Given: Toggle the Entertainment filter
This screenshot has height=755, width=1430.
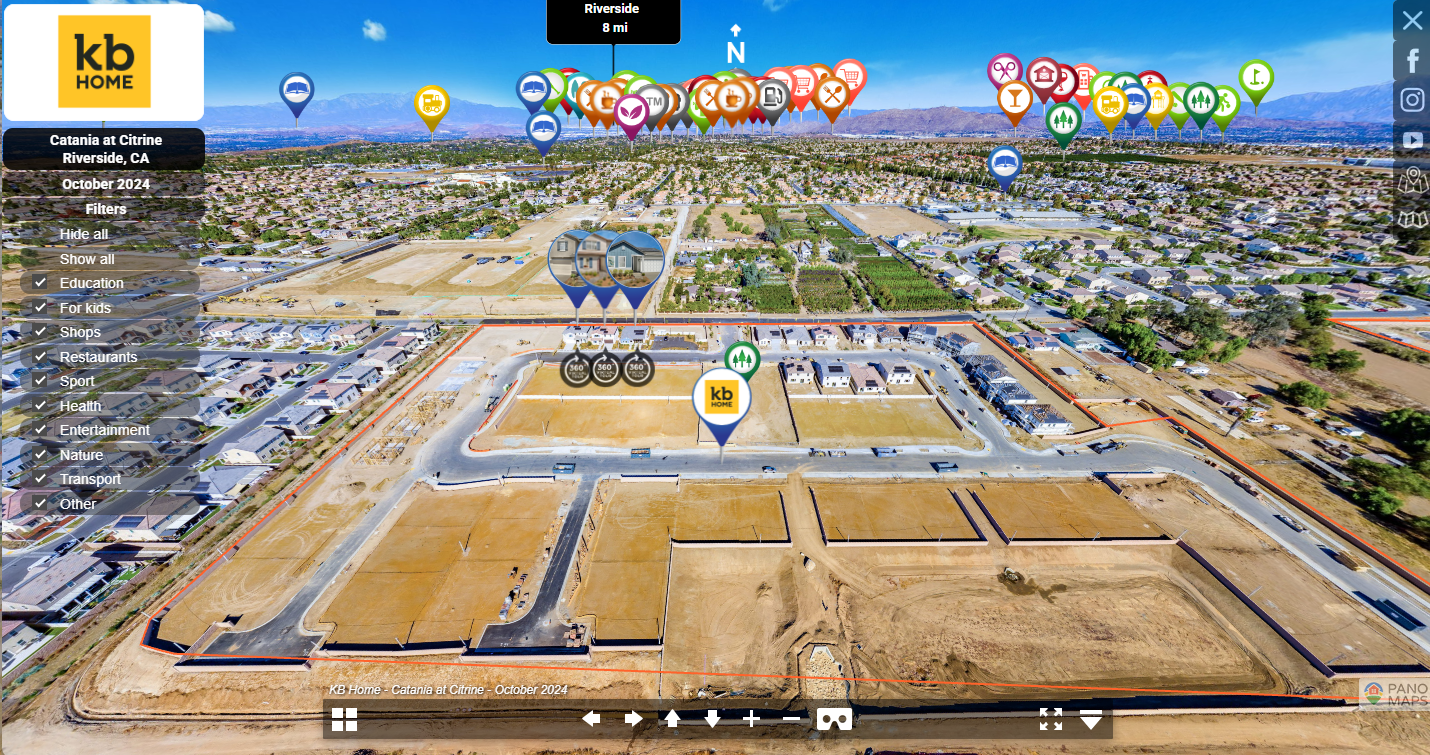Looking at the screenshot, I should 41,430.
